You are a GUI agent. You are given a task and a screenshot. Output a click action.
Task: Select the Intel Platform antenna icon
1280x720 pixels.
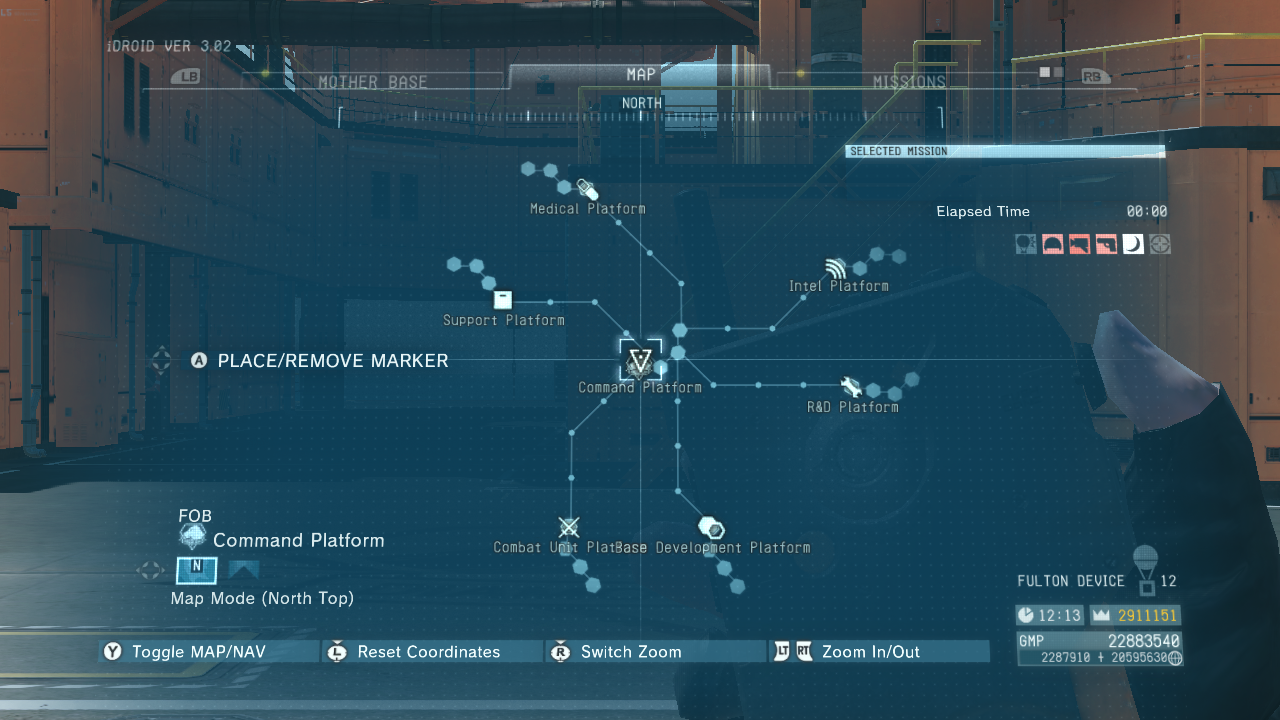click(836, 266)
